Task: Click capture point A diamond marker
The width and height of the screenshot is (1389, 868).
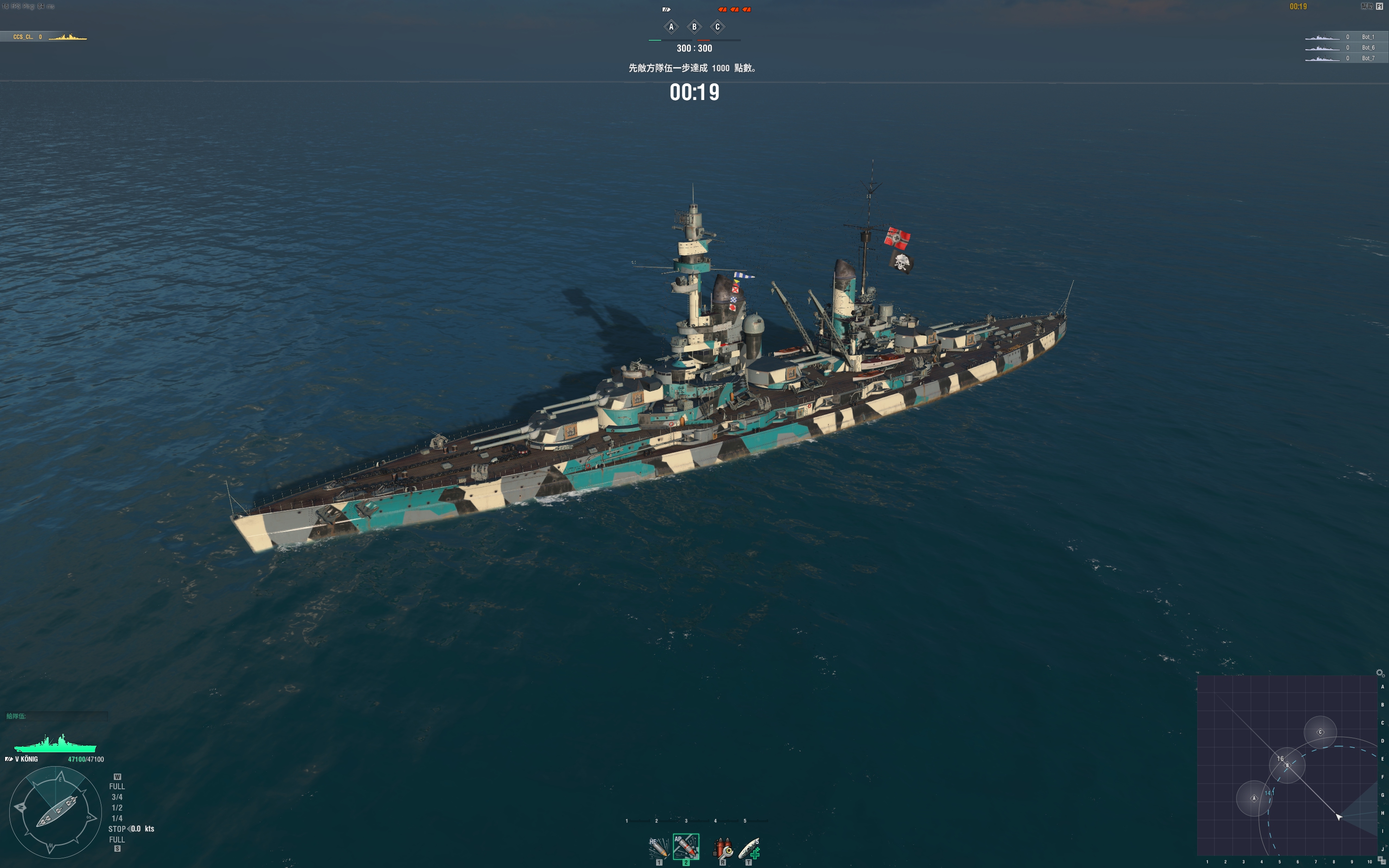Action: tap(671, 27)
